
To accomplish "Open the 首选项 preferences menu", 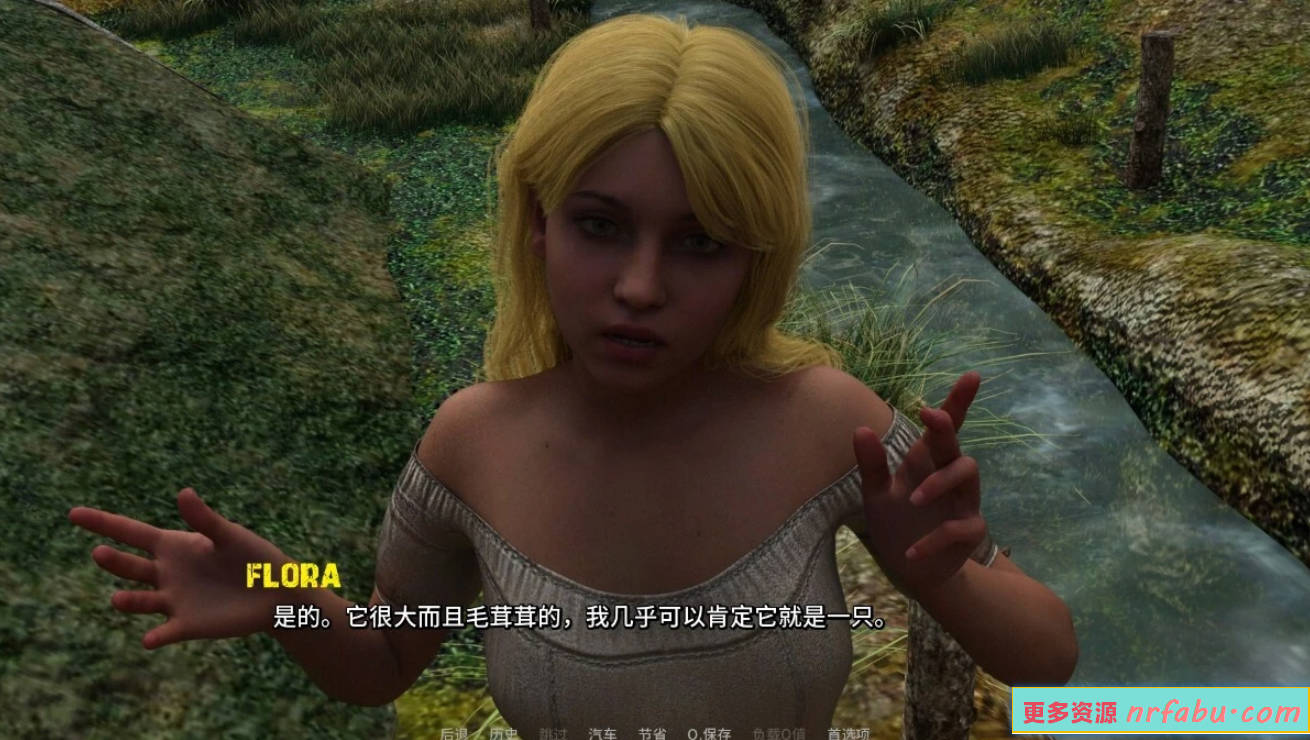I will click(851, 732).
